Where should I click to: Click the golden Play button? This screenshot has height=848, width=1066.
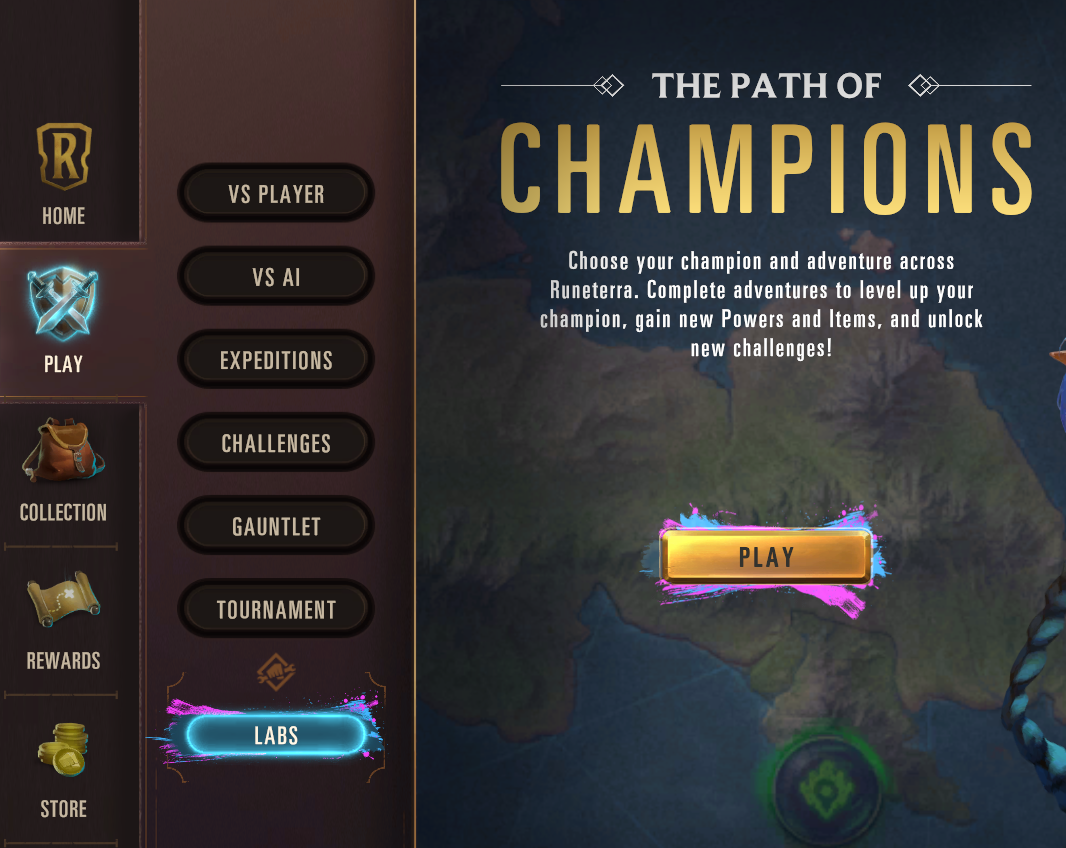click(x=766, y=557)
